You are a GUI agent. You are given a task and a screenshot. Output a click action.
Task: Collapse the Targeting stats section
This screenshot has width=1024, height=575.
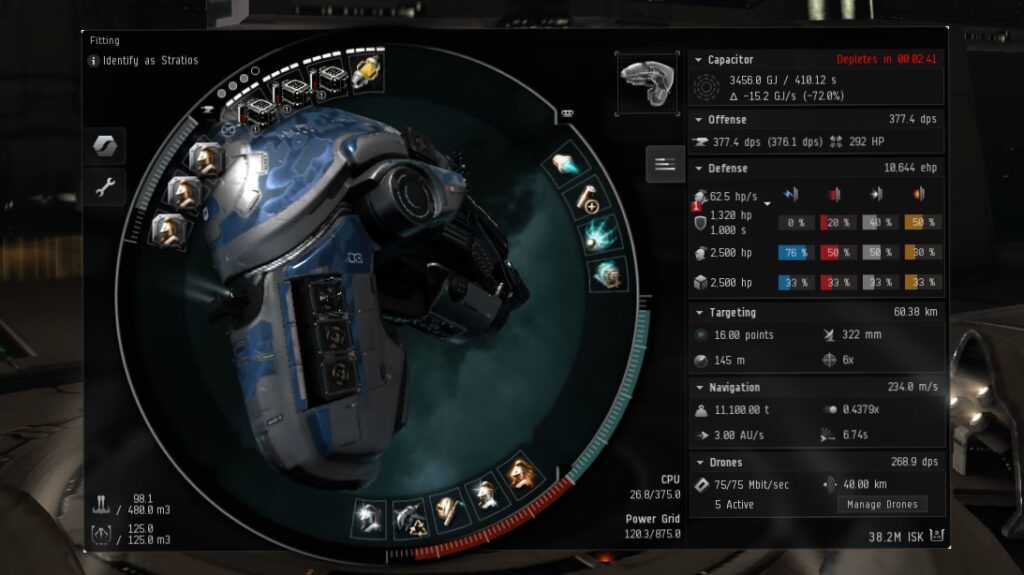pos(698,313)
